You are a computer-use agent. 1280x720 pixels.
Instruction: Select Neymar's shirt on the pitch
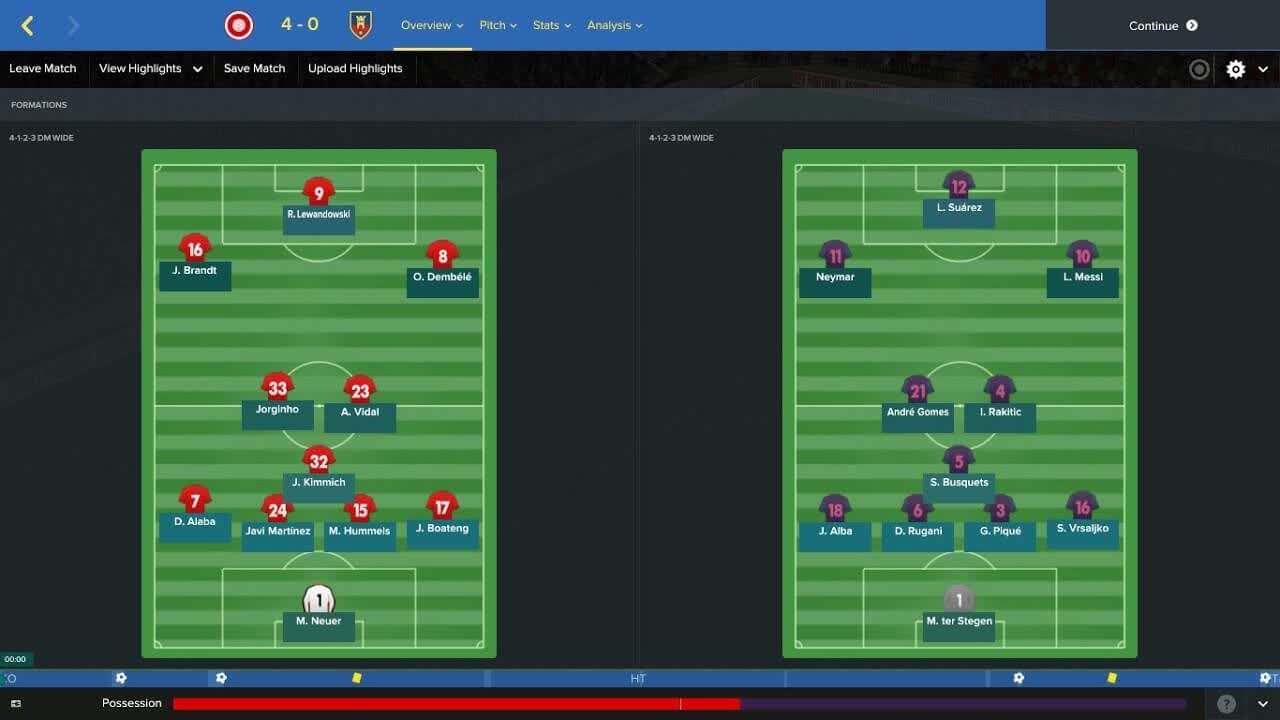click(x=835, y=256)
